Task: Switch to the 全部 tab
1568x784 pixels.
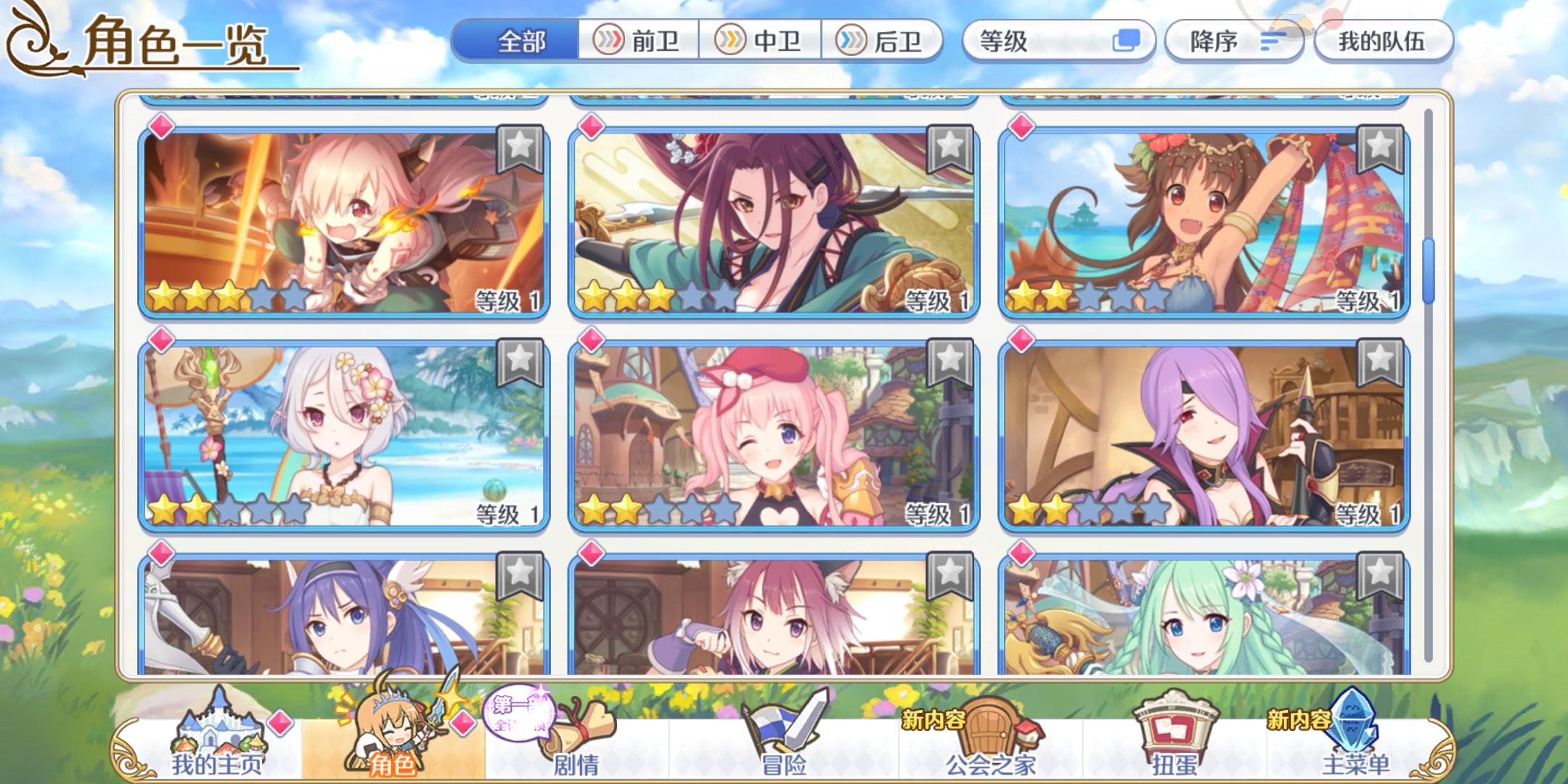Action: (x=520, y=41)
